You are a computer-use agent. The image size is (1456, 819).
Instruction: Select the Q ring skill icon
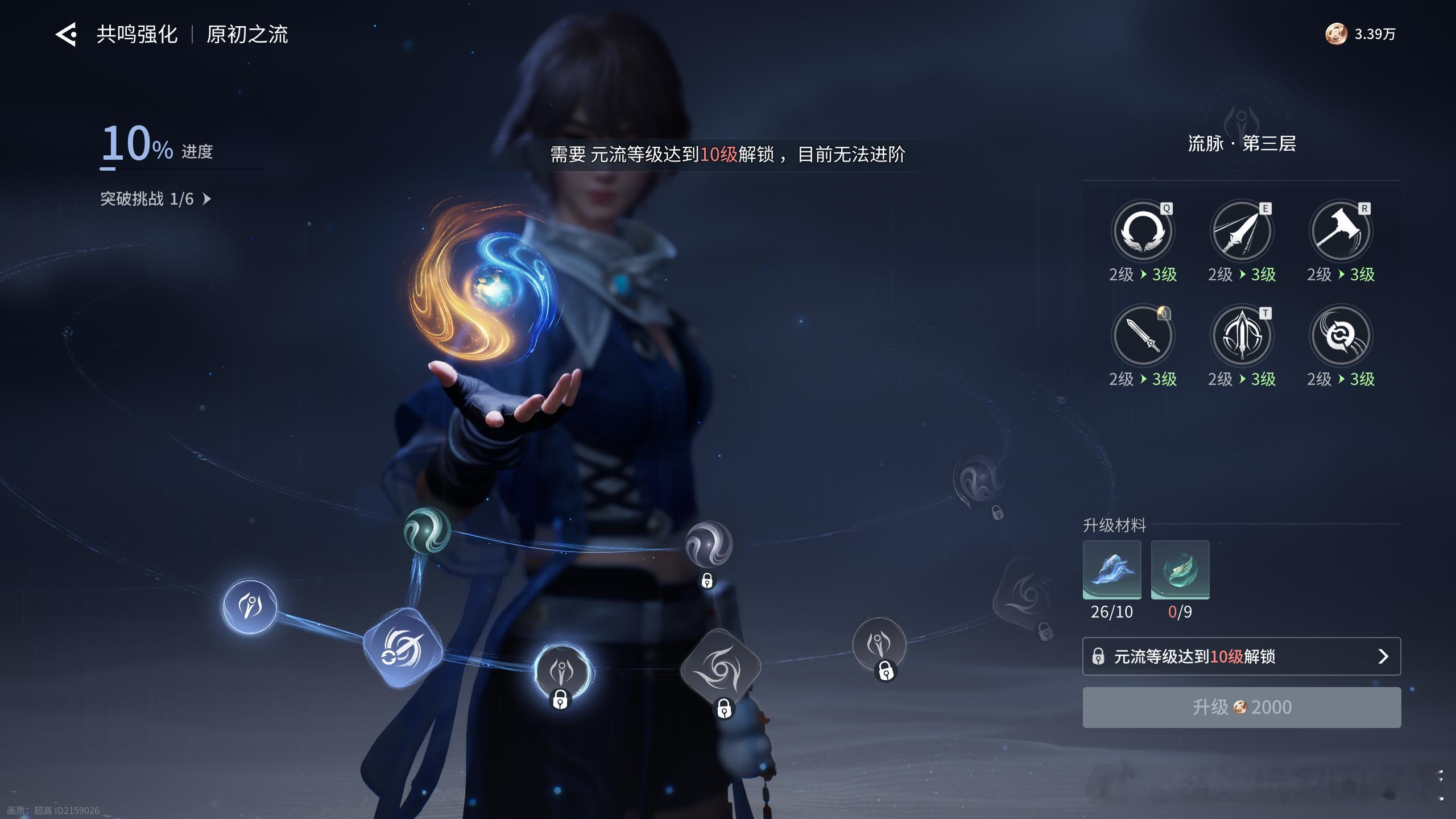point(1142,231)
